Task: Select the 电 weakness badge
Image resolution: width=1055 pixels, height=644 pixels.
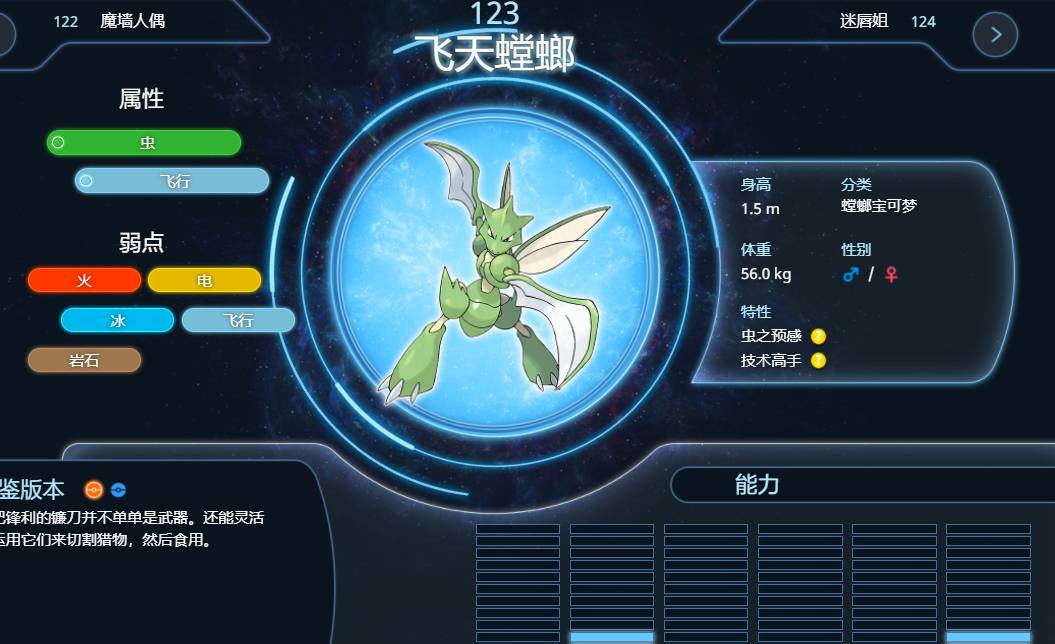Action: pos(204,281)
